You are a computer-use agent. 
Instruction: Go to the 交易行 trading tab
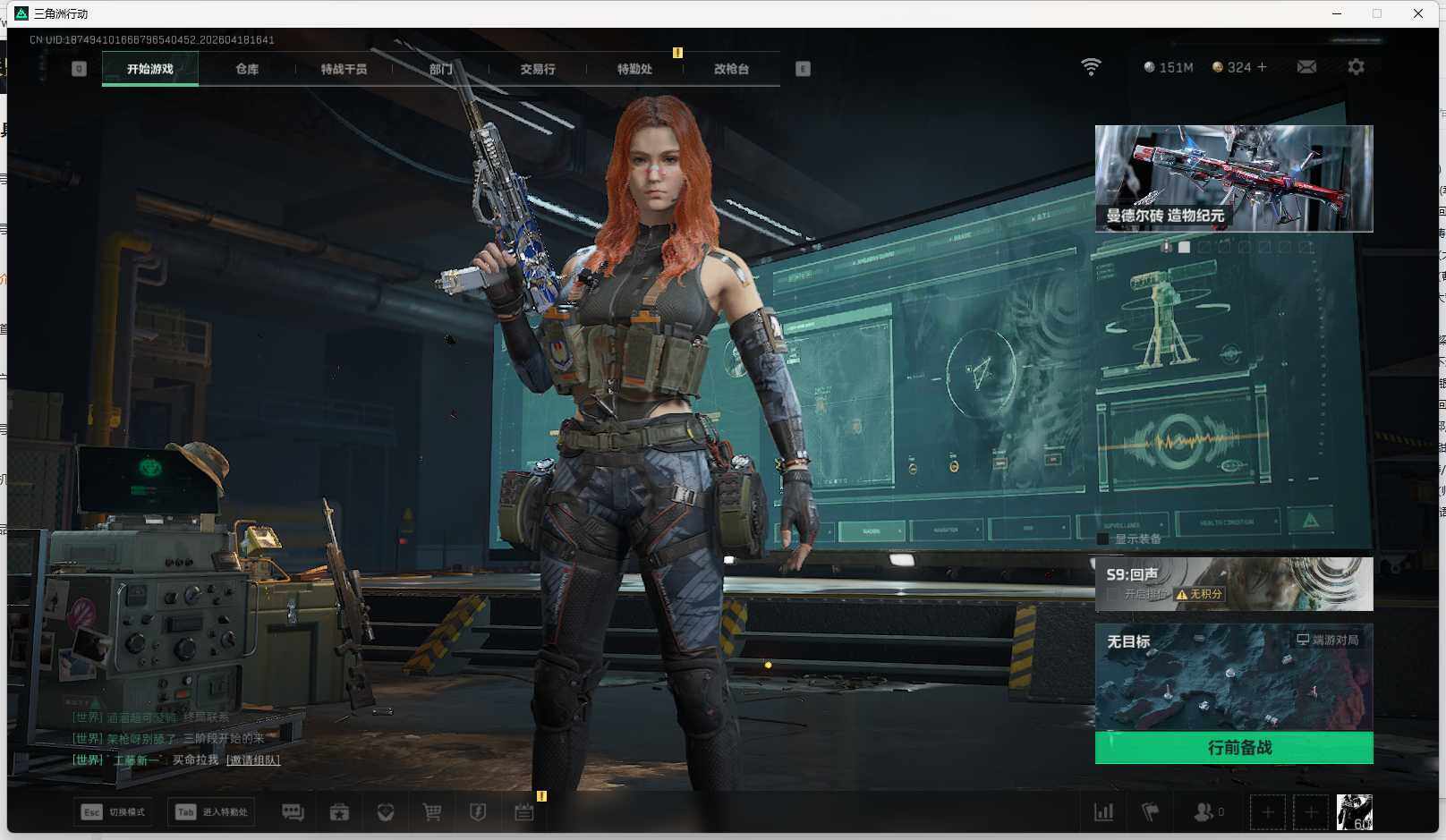click(537, 69)
